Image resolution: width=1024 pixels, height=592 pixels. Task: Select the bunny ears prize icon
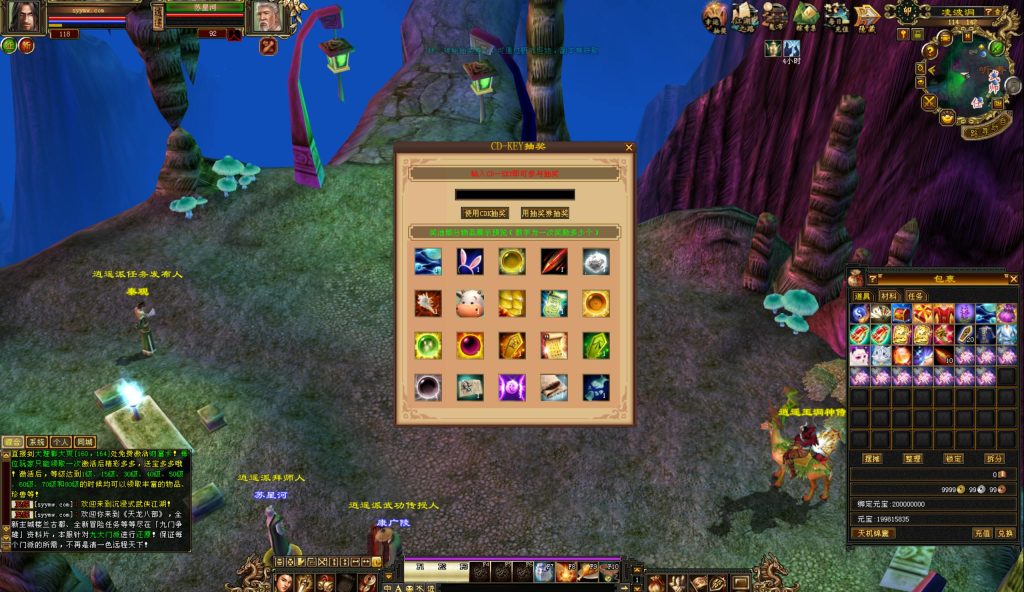(x=469, y=261)
